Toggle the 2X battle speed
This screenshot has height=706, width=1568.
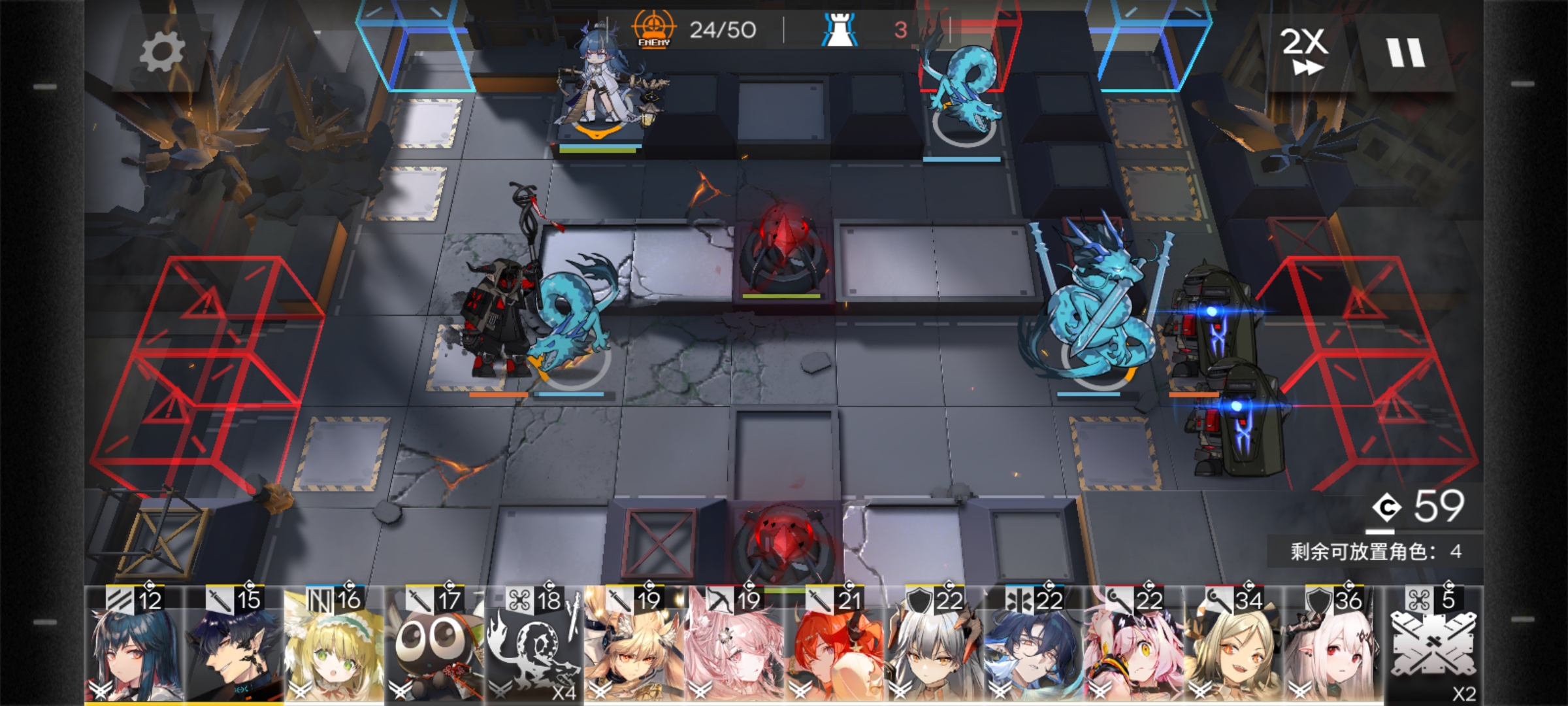tap(1303, 51)
